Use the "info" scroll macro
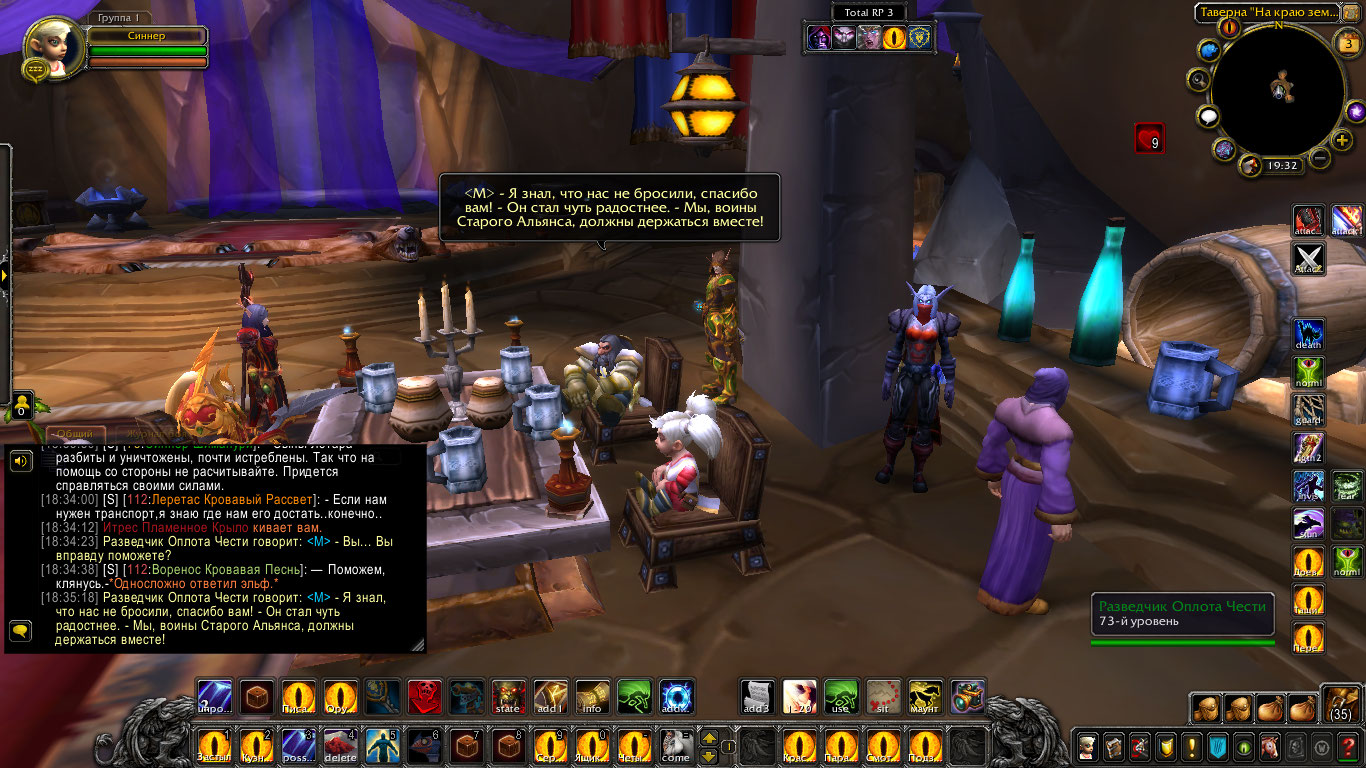1366x768 pixels. [593, 697]
